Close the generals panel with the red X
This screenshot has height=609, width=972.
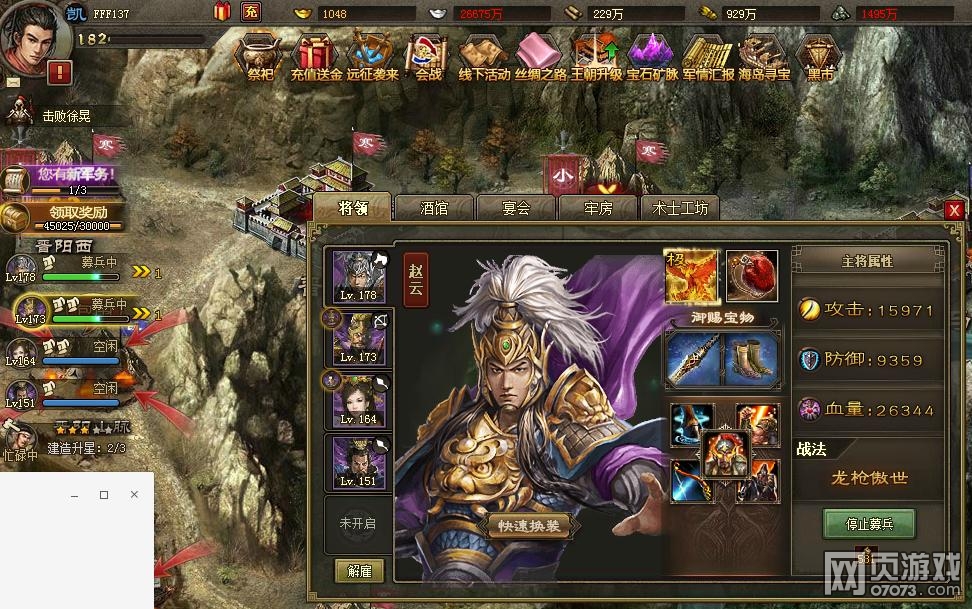pos(954,210)
